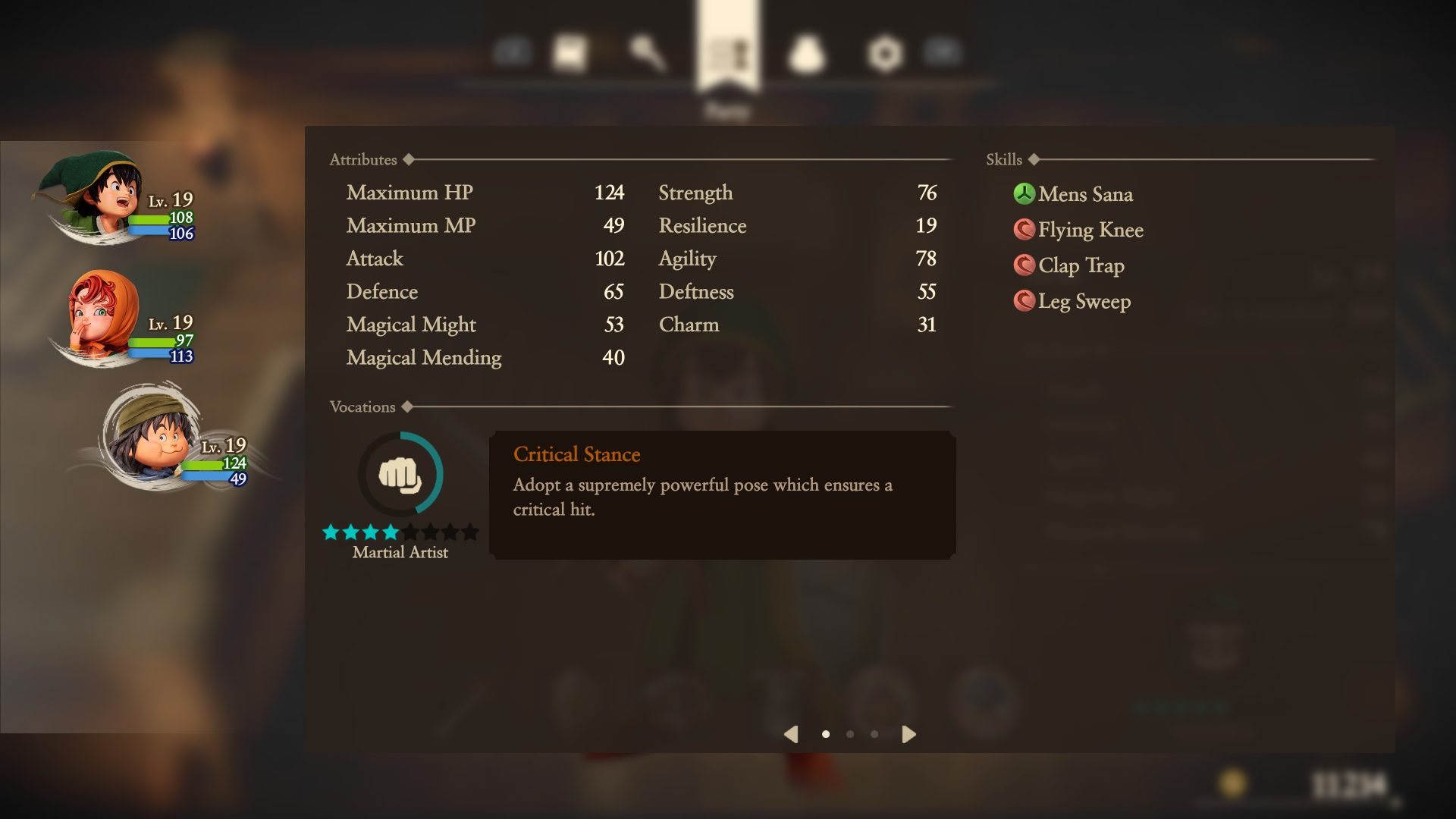
Task: Advance to the next page with right arrow
Action: pos(908,734)
